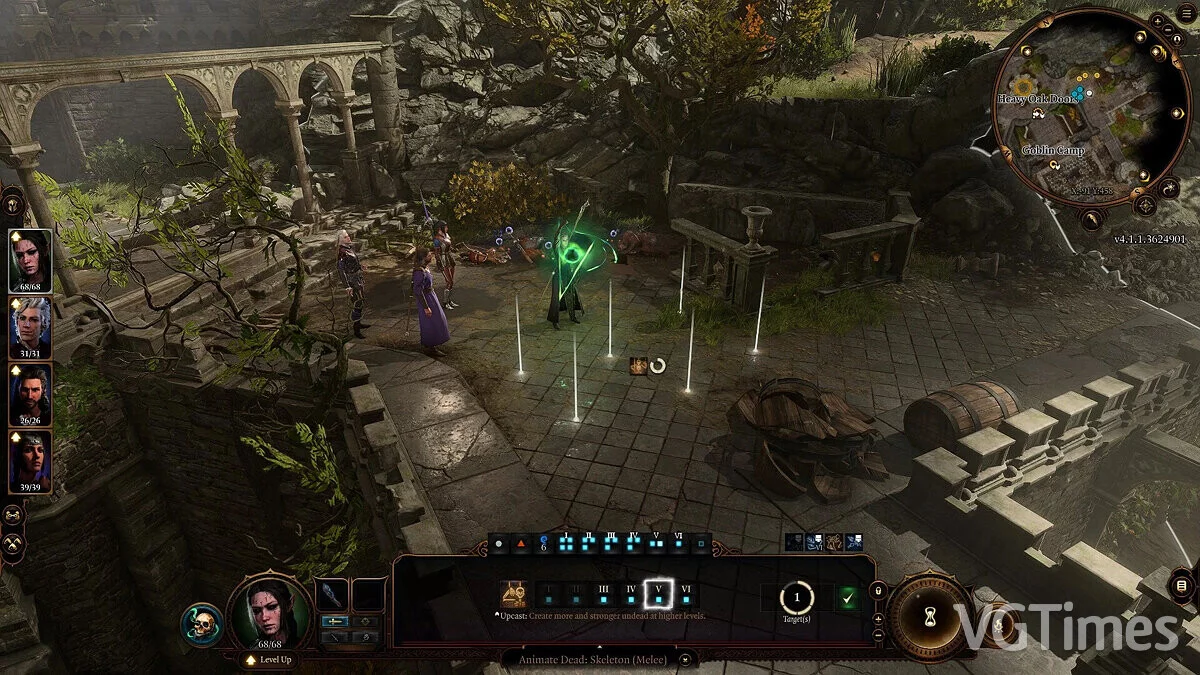1200x675 pixels.
Task: Confirm the spell with the green checkmark
Action: (x=848, y=598)
